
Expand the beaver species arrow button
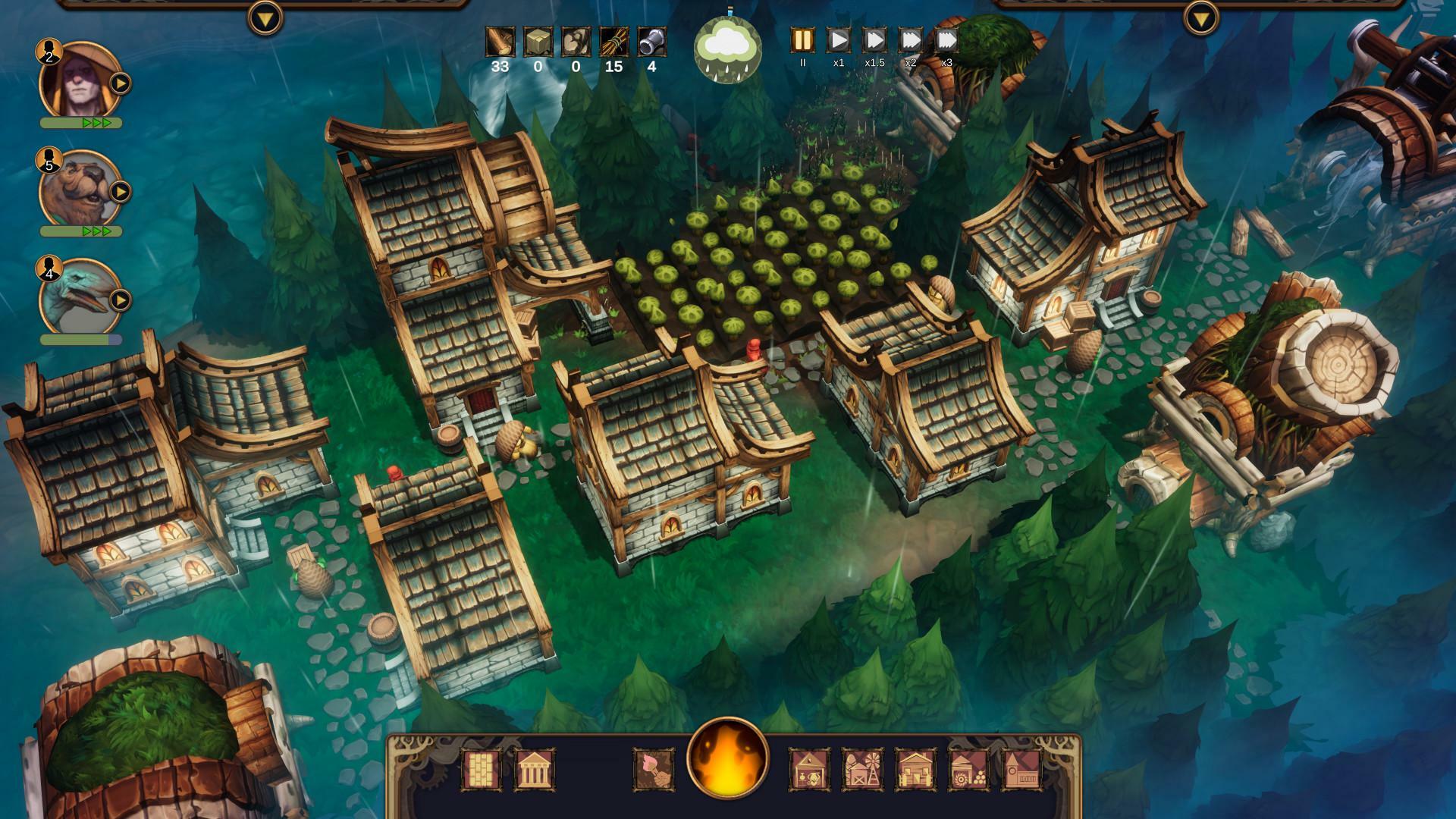click(121, 192)
